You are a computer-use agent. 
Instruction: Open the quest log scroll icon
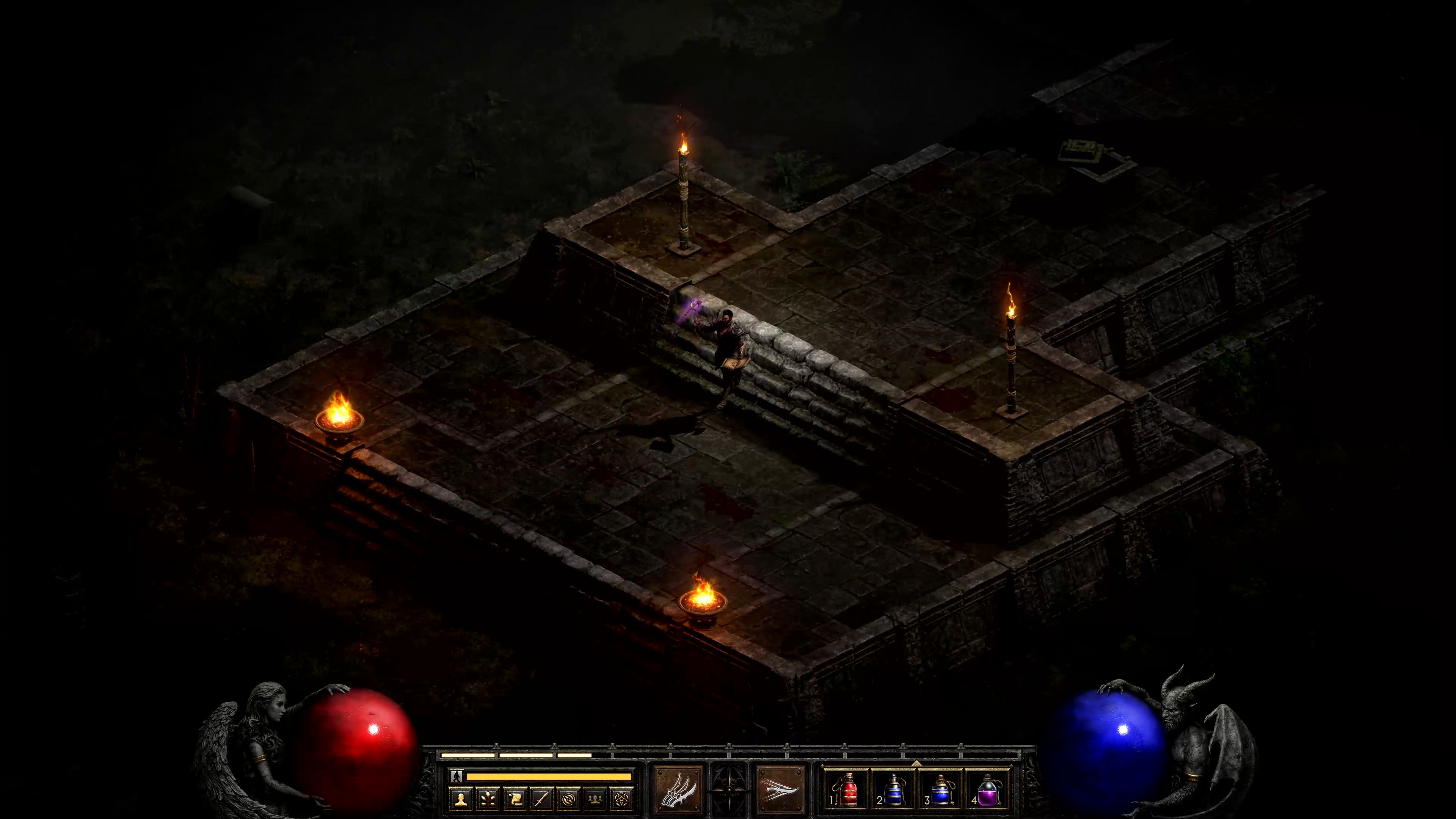515,799
